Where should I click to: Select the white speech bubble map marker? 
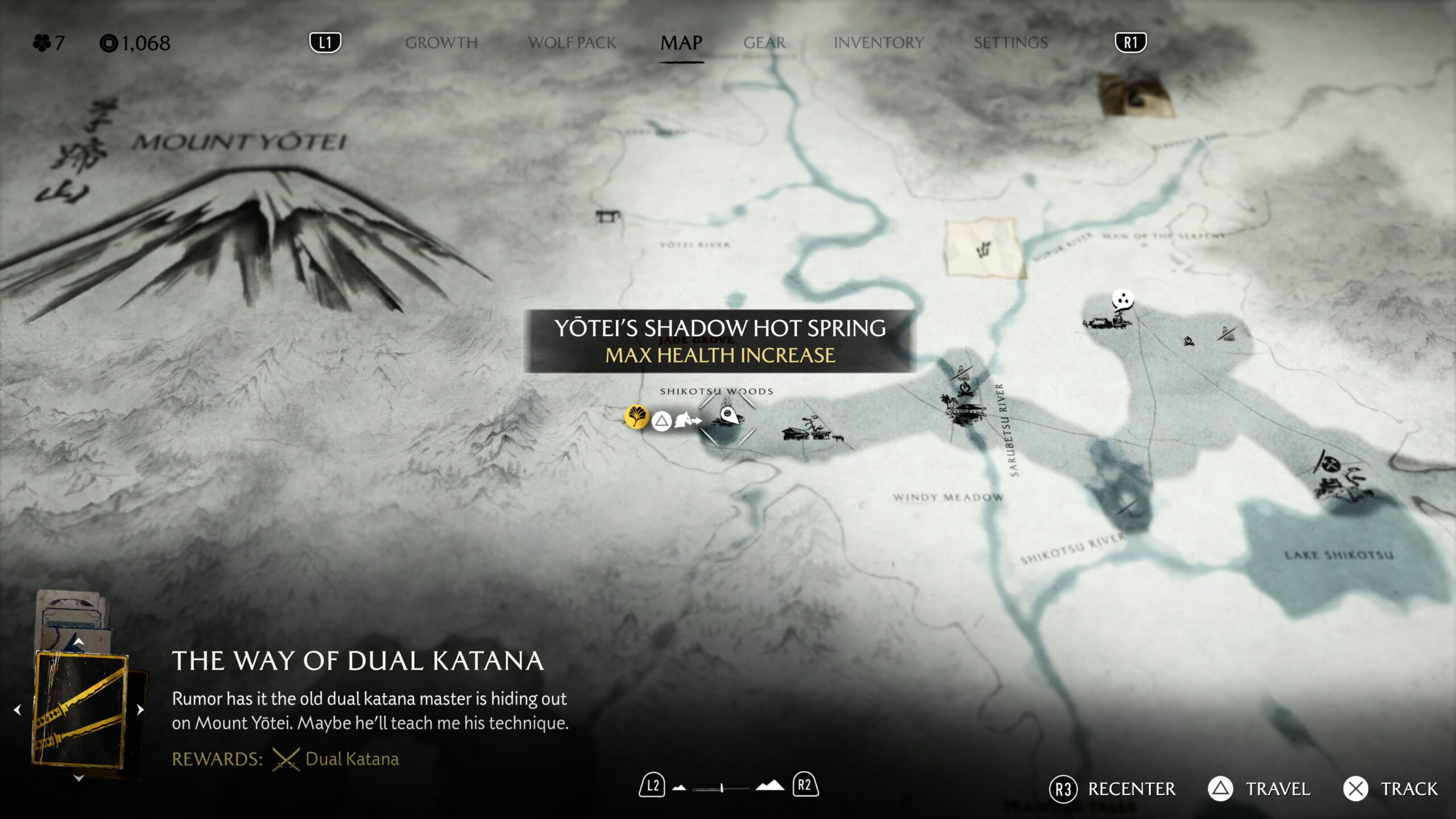click(1123, 299)
